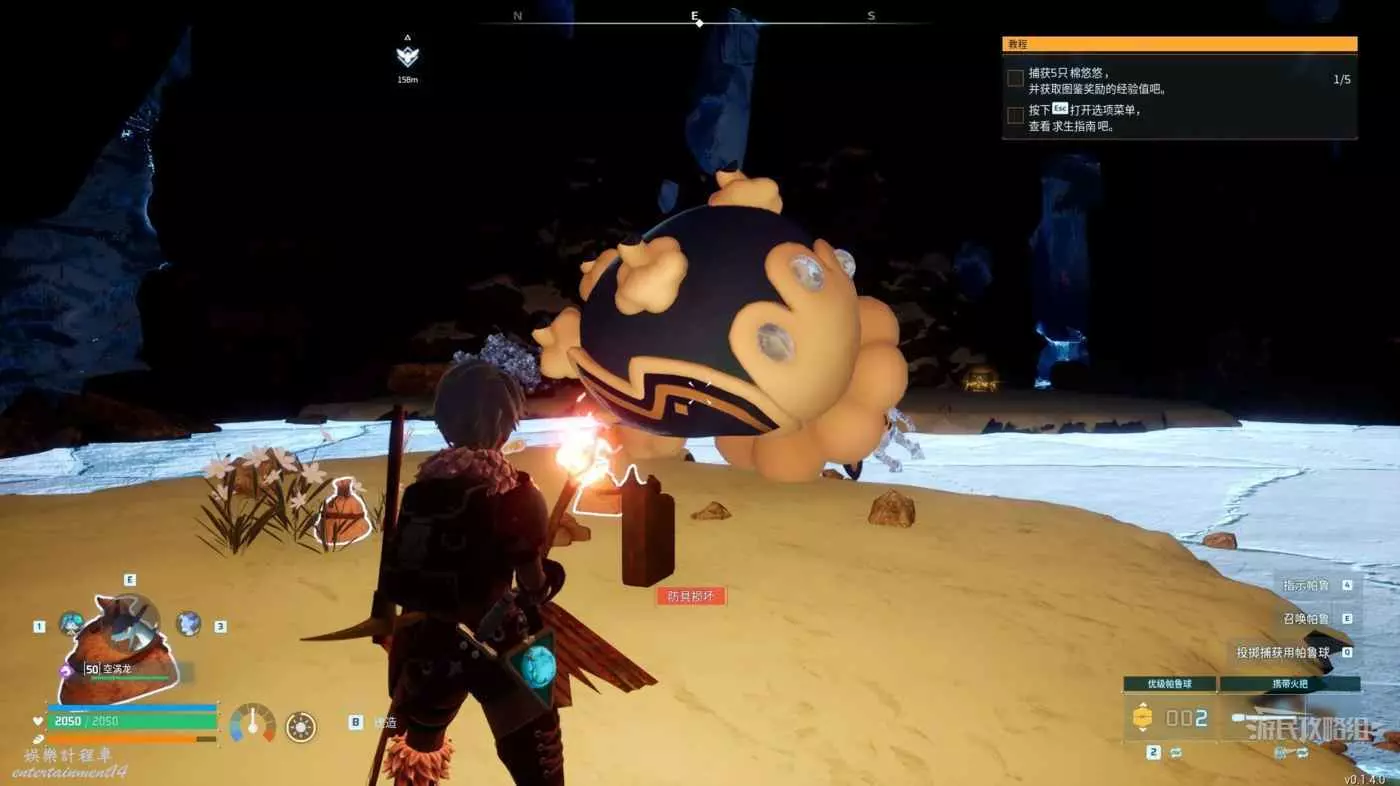Click the waypoint marker showing 158m
The image size is (1400, 786).
pyautogui.click(x=407, y=56)
